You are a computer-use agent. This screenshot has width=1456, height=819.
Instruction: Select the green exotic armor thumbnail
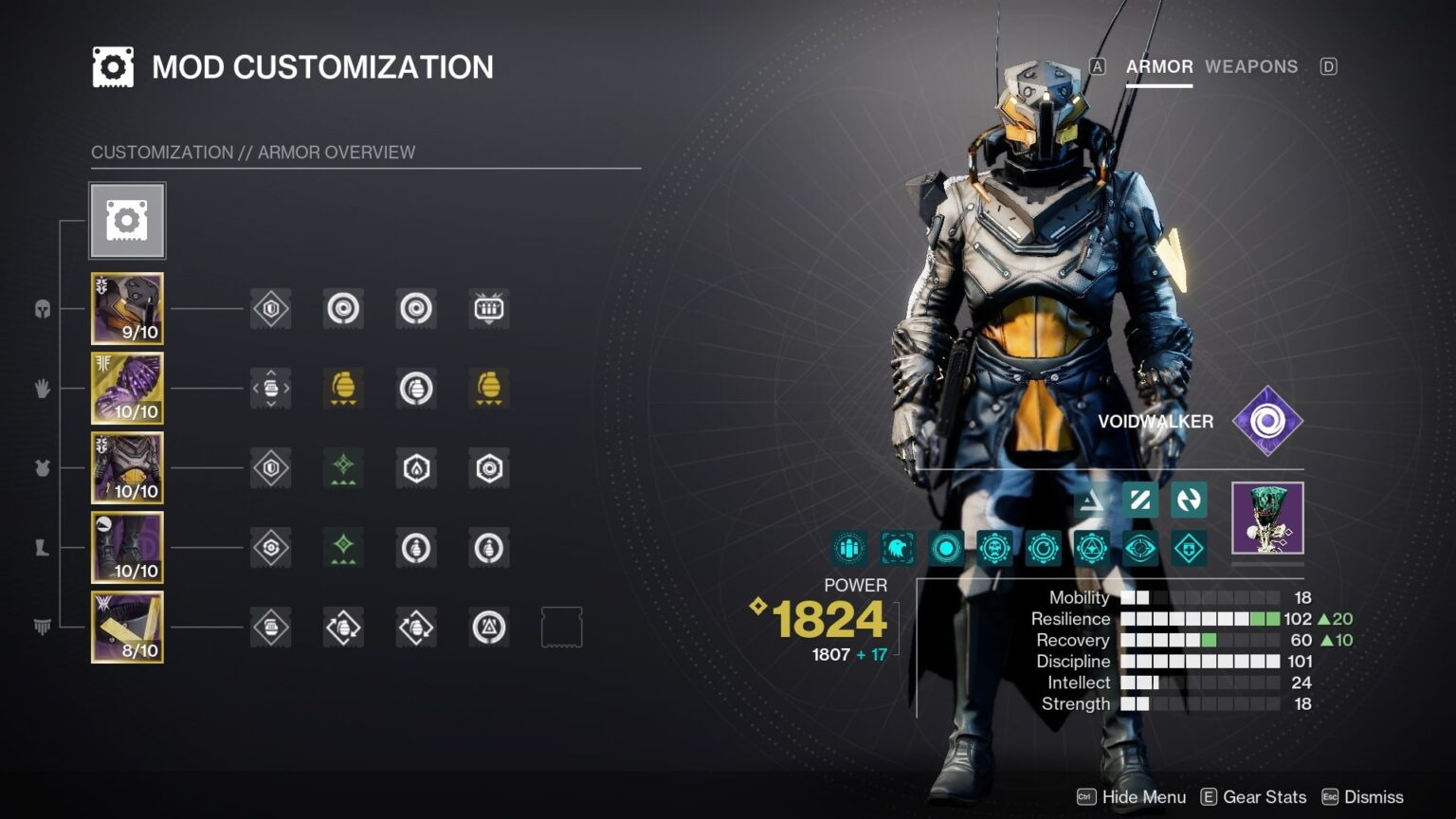pyautogui.click(x=1267, y=518)
